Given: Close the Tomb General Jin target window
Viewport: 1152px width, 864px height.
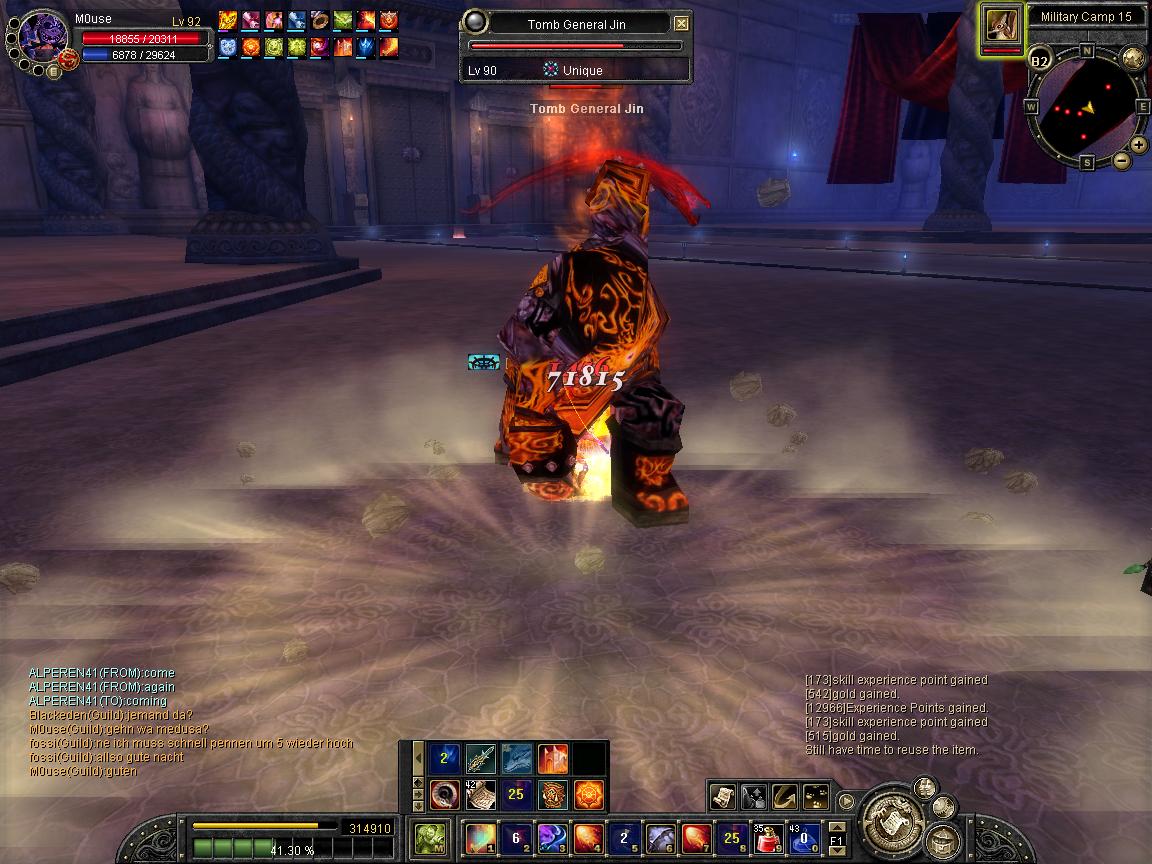Looking at the screenshot, I should [681, 23].
